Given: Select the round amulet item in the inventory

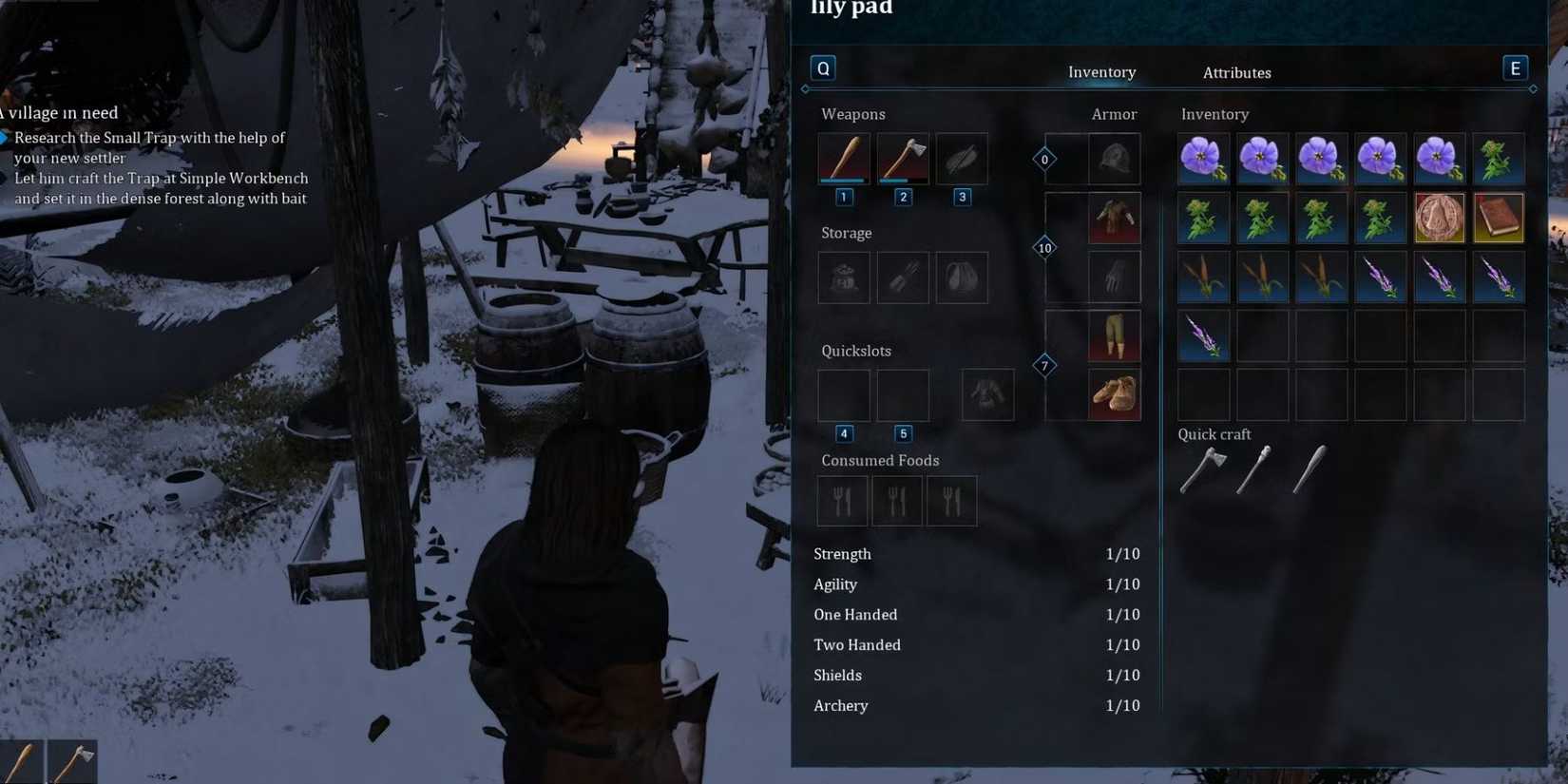Looking at the screenshot, I should tap(1440, 218).
